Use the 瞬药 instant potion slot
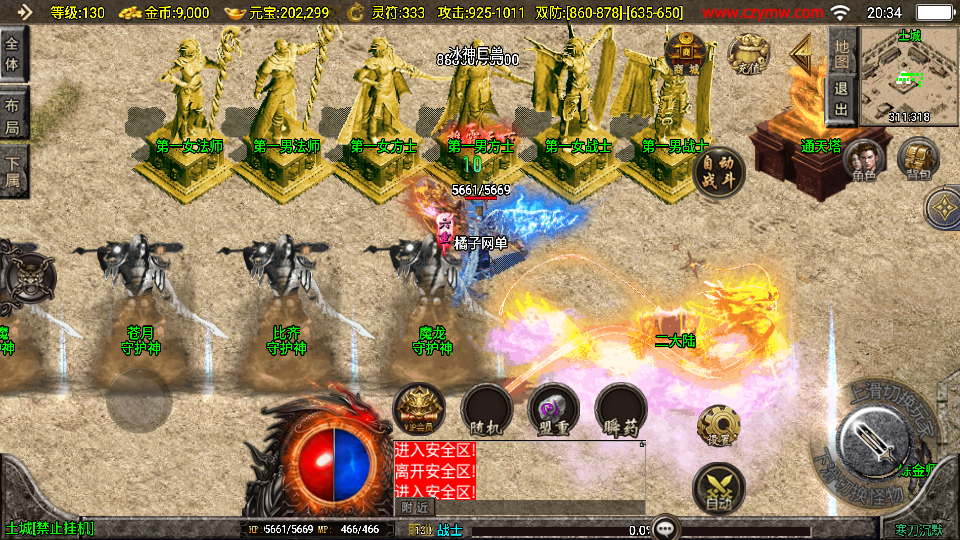 tap(621, 409)
